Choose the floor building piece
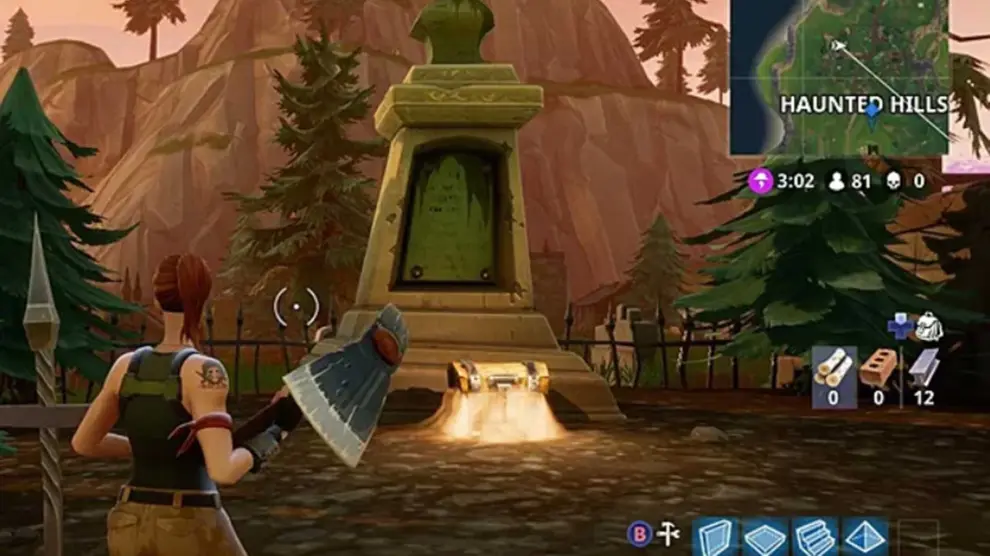990x556 pixels. (764, 536)
